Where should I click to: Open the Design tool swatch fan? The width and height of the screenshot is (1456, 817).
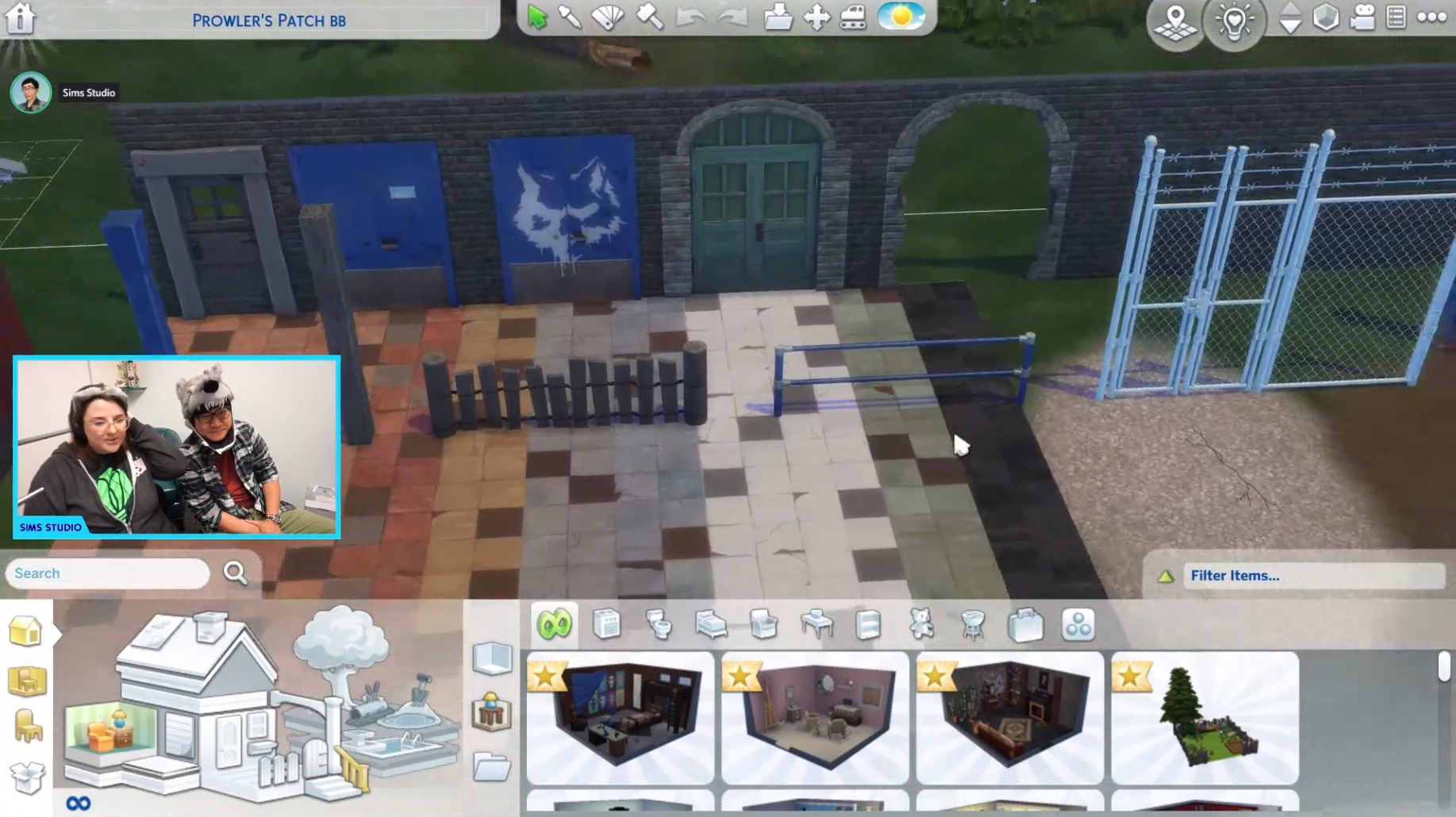pyautogui.click(x=608, y=17)
